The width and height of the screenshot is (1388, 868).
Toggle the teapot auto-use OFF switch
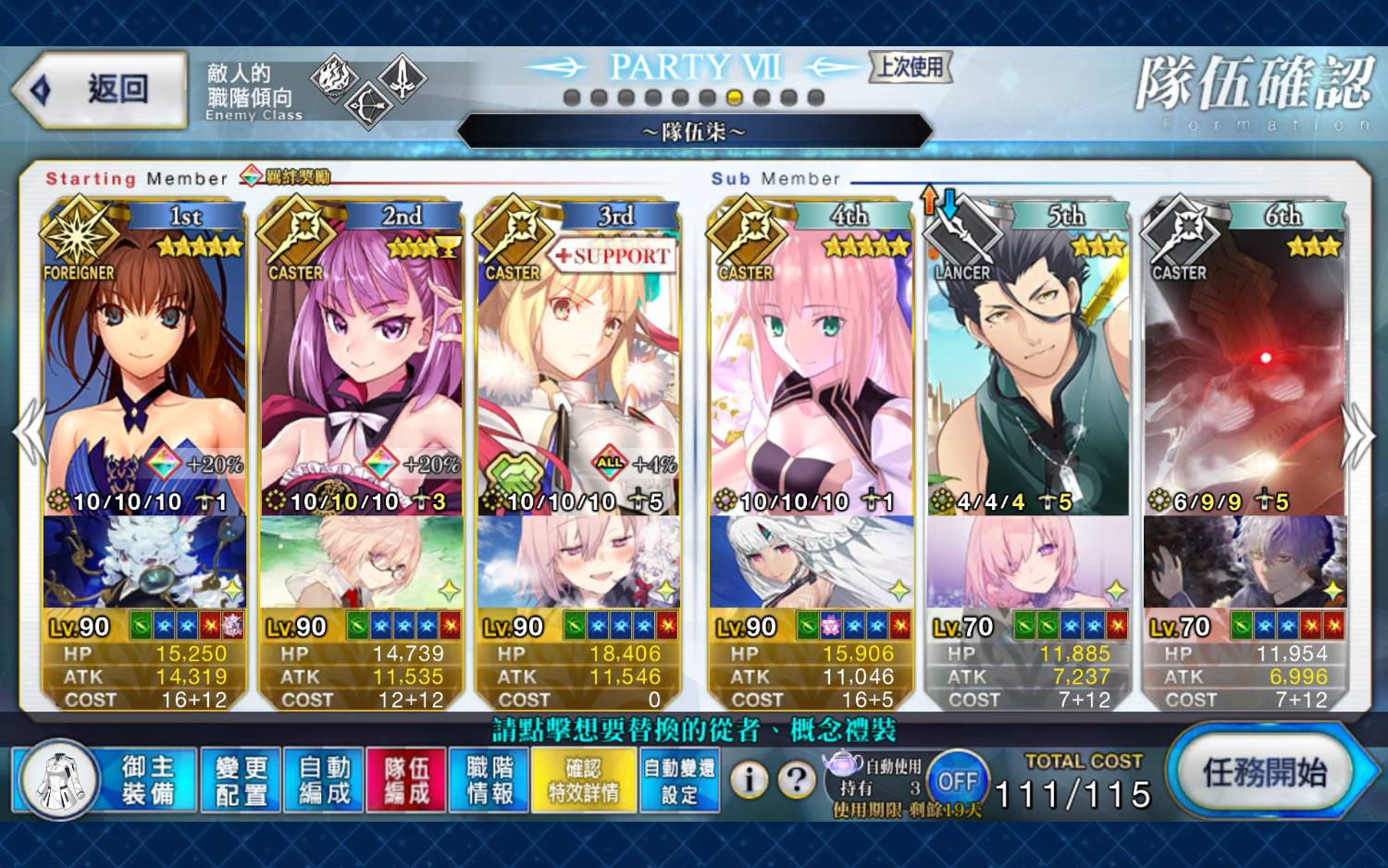(x=958, y=782)
